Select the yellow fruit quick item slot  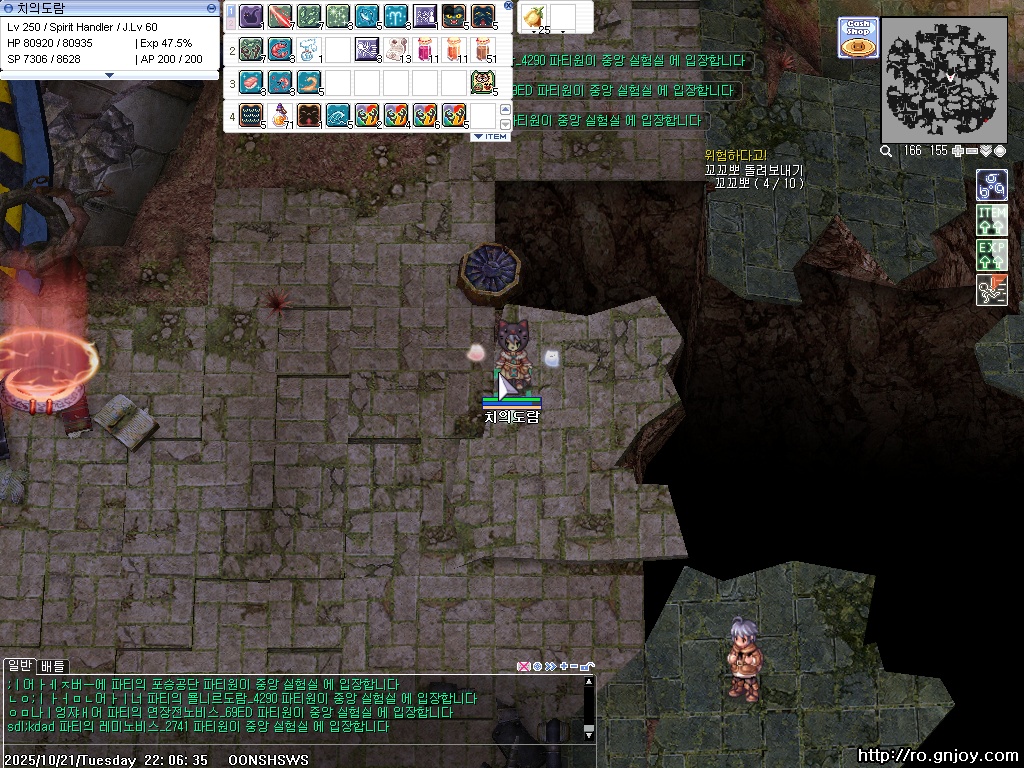point(534,16)
